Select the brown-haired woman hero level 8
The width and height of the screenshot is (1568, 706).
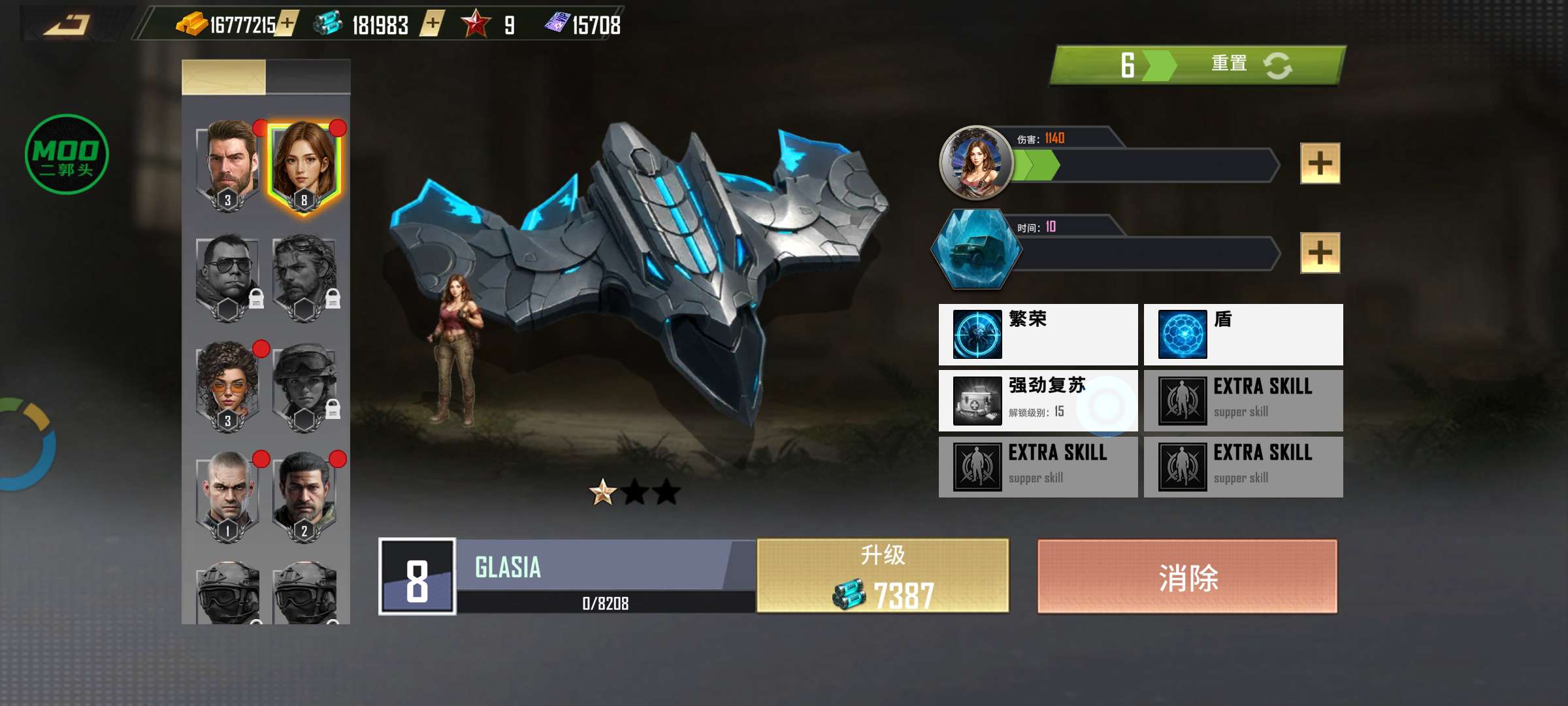coord(304,163)
